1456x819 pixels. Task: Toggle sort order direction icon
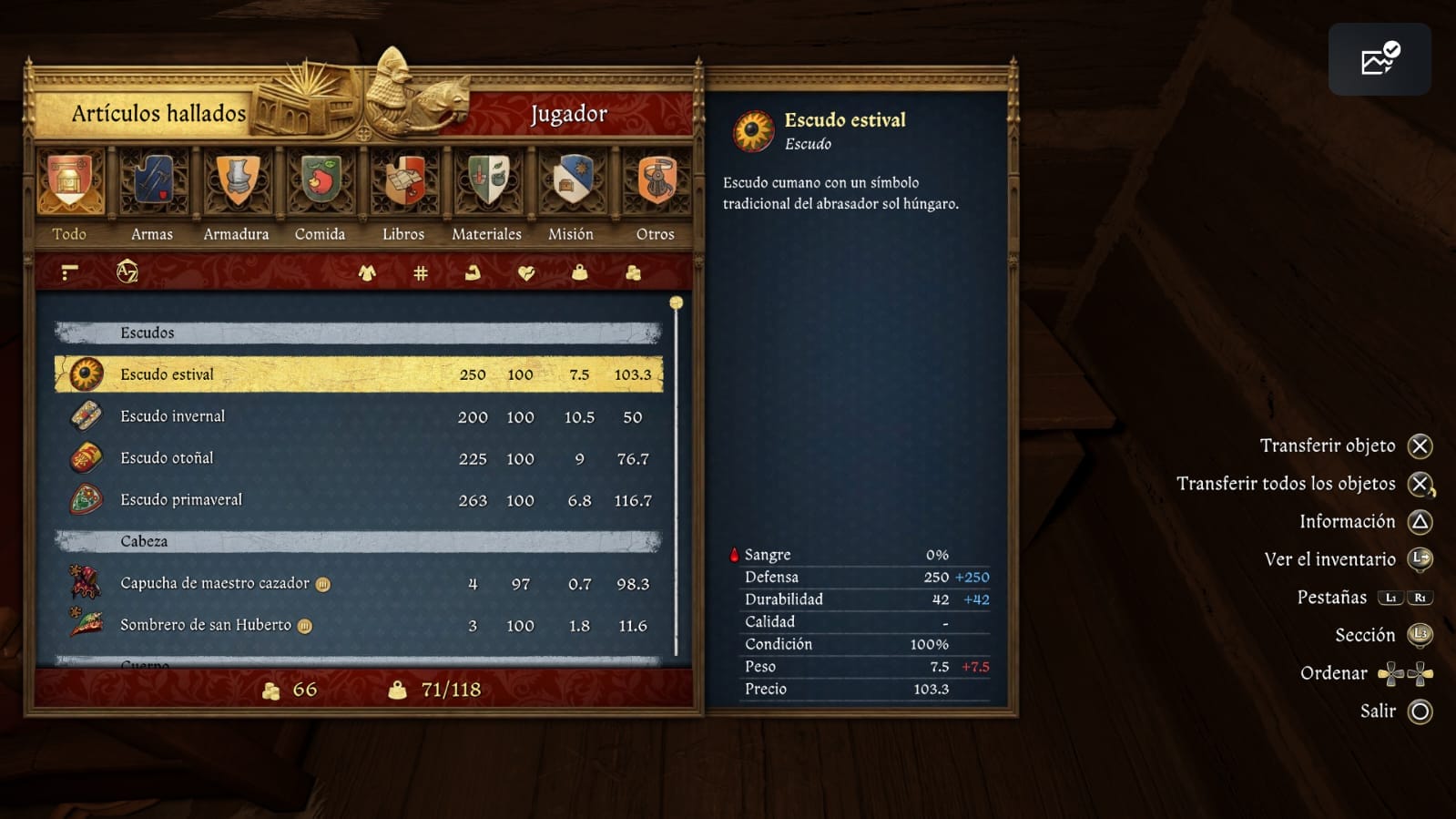coord(68,271)
